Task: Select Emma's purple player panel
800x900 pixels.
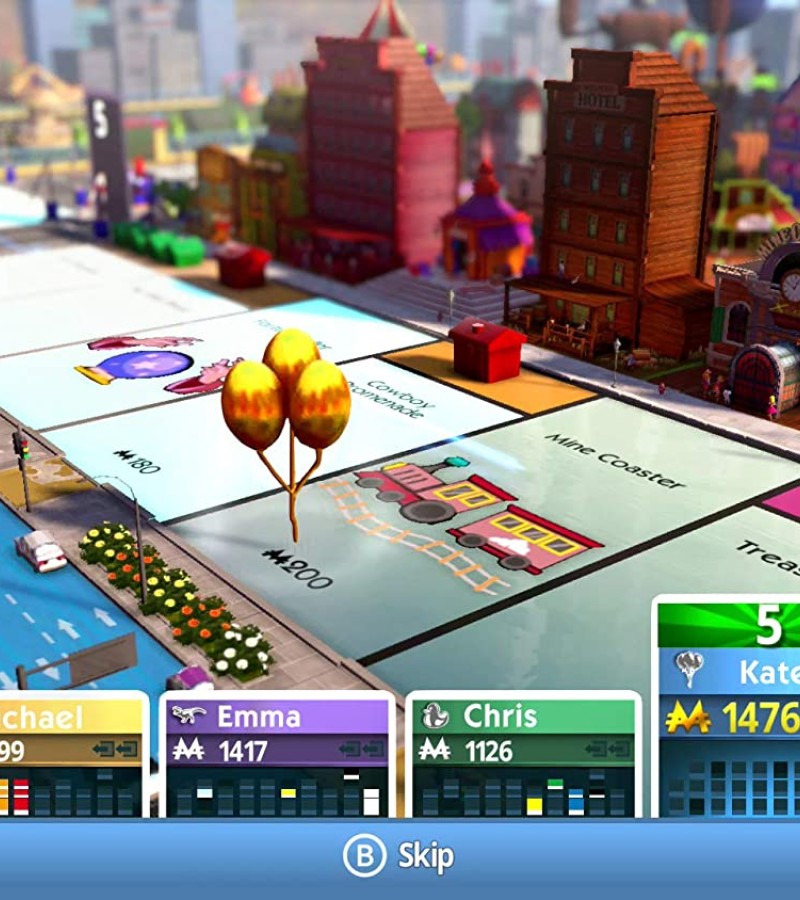Action: point(276,755)
